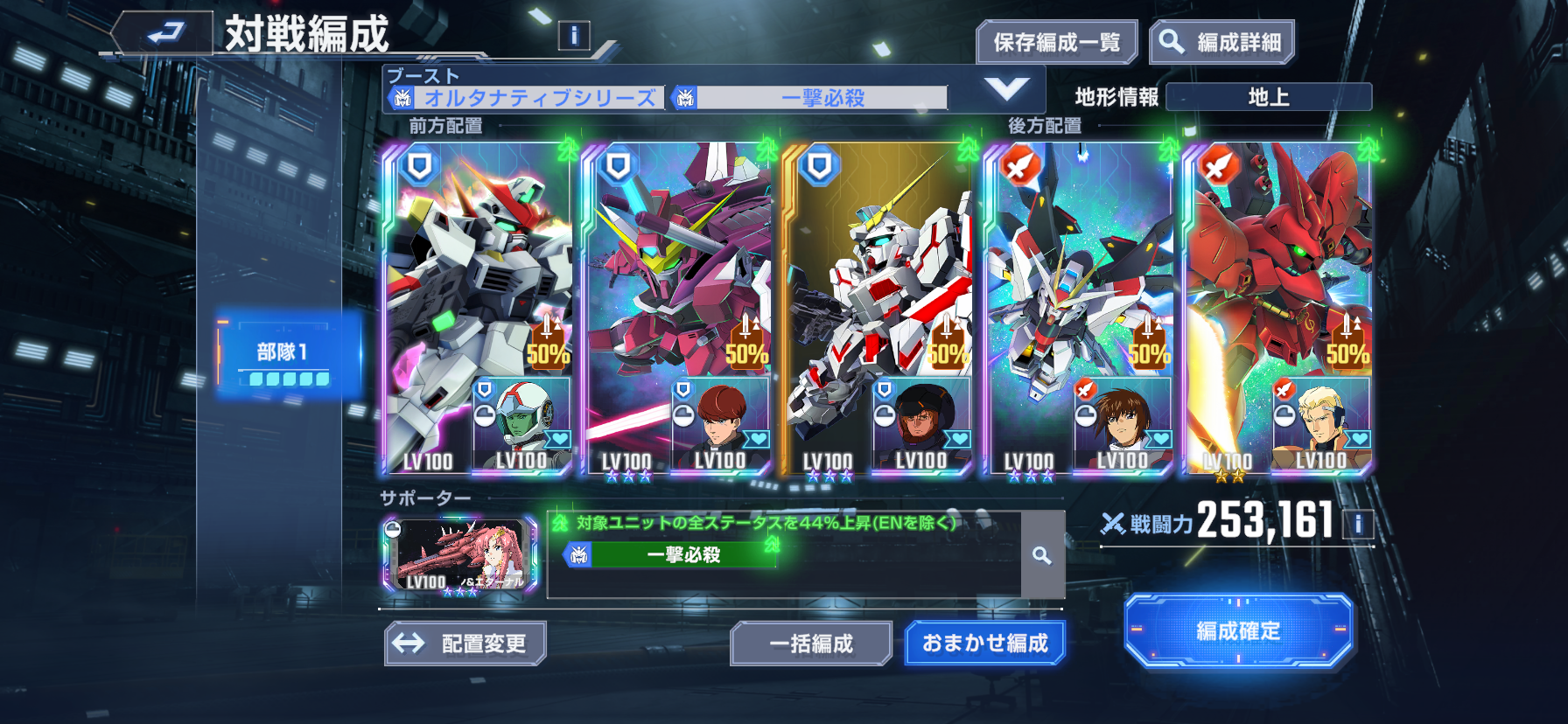Choose 一括編成 bulk formation
Image resolution: width=1568 pixels, height=724 pixels.
[811, 644]
